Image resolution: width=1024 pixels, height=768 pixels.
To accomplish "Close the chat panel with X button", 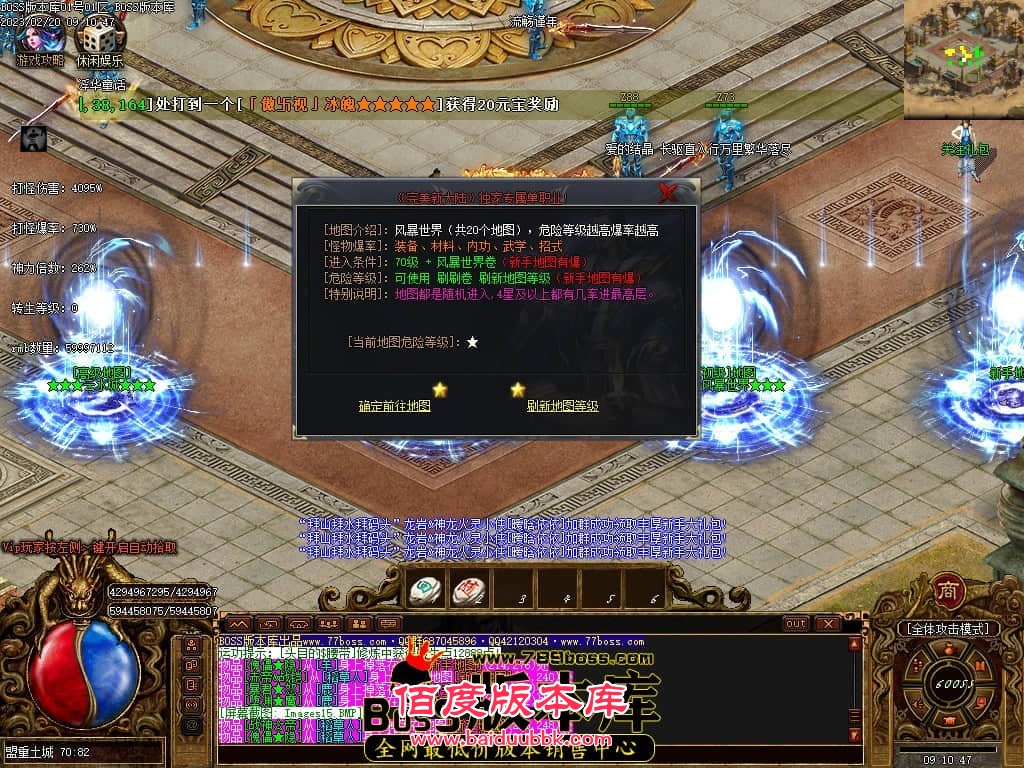I will point(828,624).
